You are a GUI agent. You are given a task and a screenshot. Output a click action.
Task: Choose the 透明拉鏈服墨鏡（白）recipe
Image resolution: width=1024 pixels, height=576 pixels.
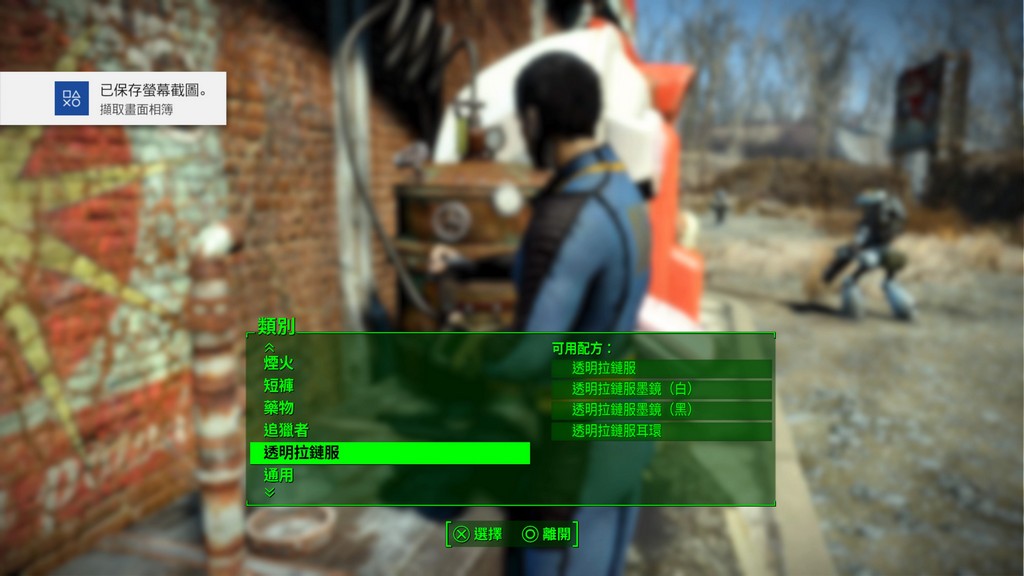click(661, 389)
